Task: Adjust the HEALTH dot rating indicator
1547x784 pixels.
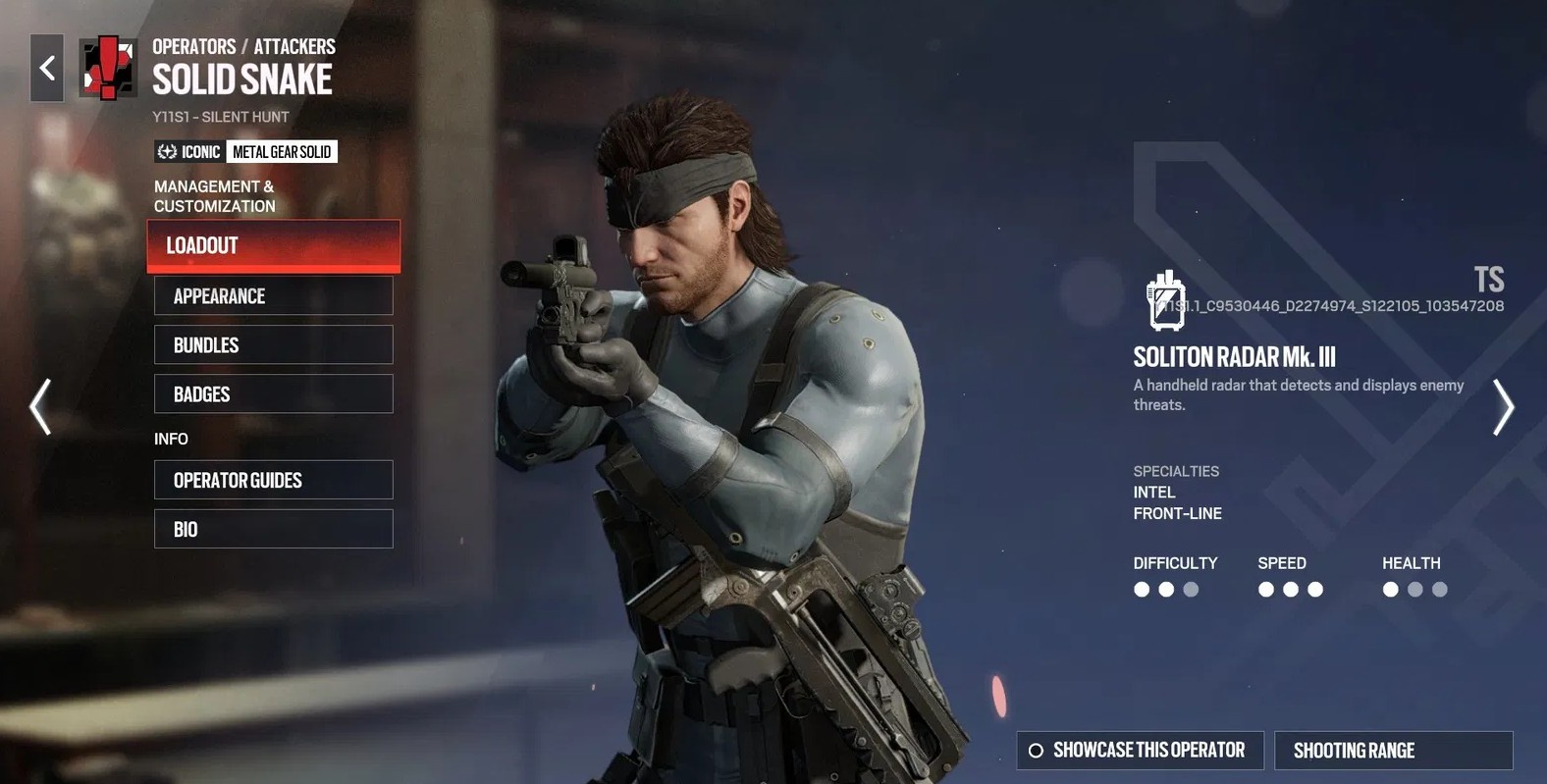Action: point(1414,589)
